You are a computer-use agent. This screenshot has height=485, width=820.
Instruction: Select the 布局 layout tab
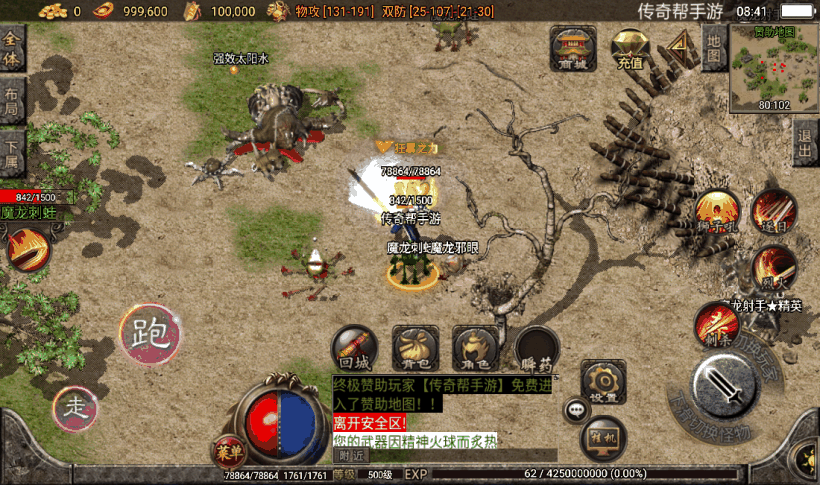pos(12,102)
